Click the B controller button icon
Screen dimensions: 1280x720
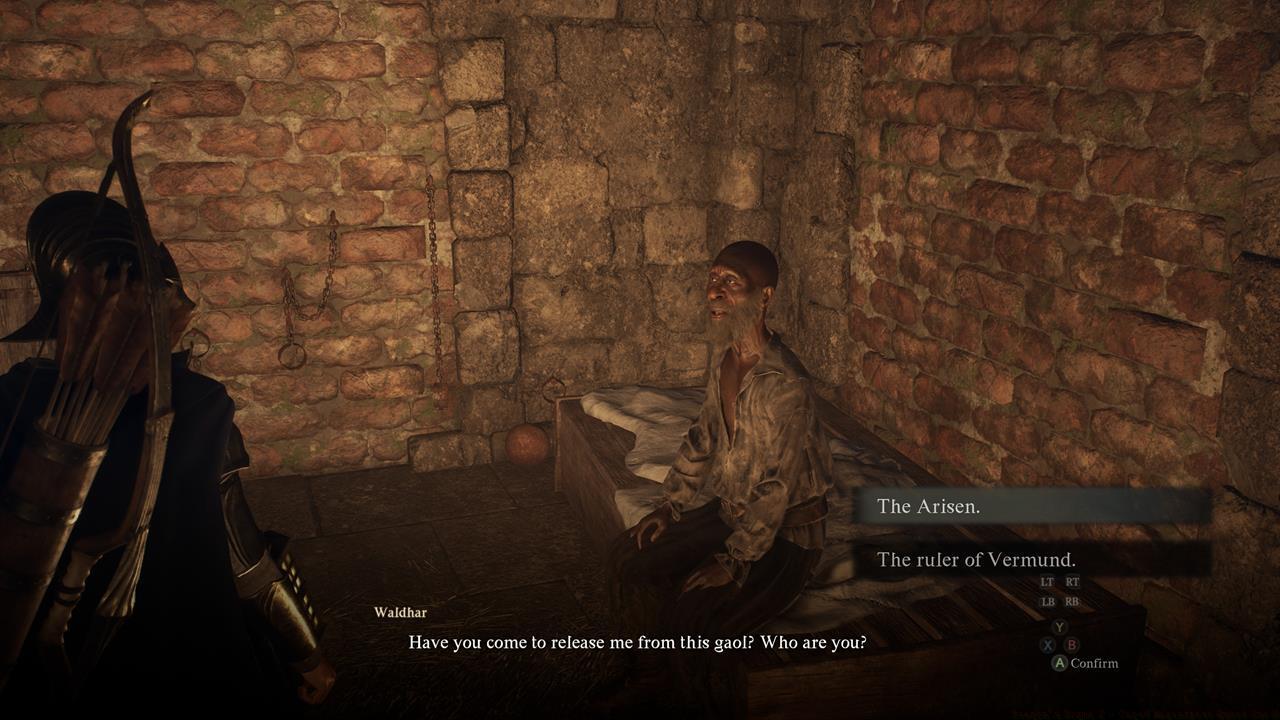(x=1070, y=643)
